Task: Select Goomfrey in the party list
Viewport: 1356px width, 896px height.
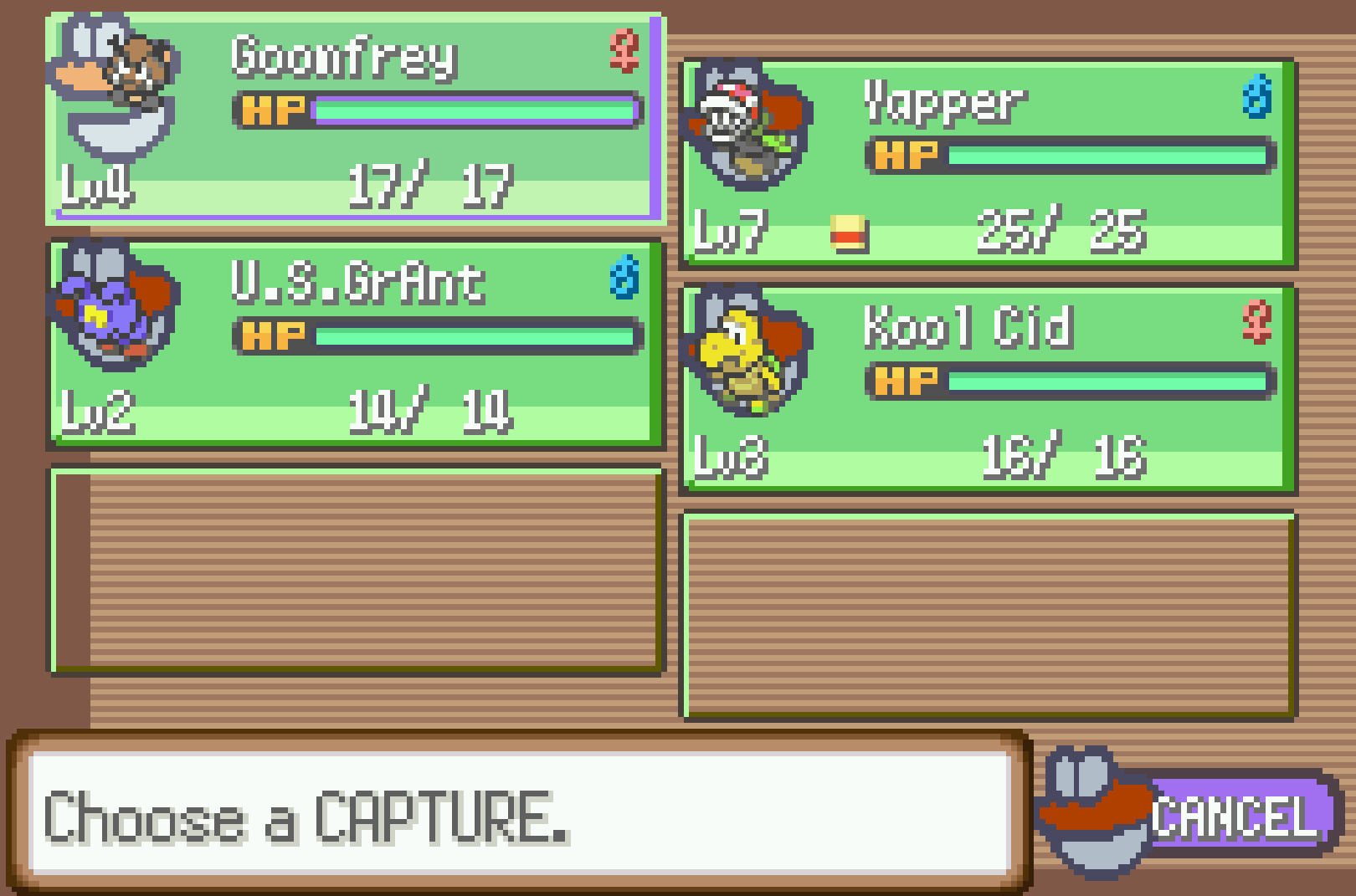Action: [356, 119]
